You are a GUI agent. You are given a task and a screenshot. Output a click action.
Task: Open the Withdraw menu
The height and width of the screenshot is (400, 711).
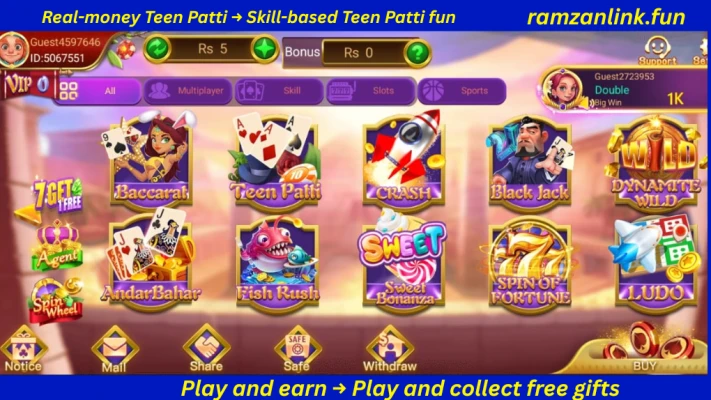(x=390, y=350)
